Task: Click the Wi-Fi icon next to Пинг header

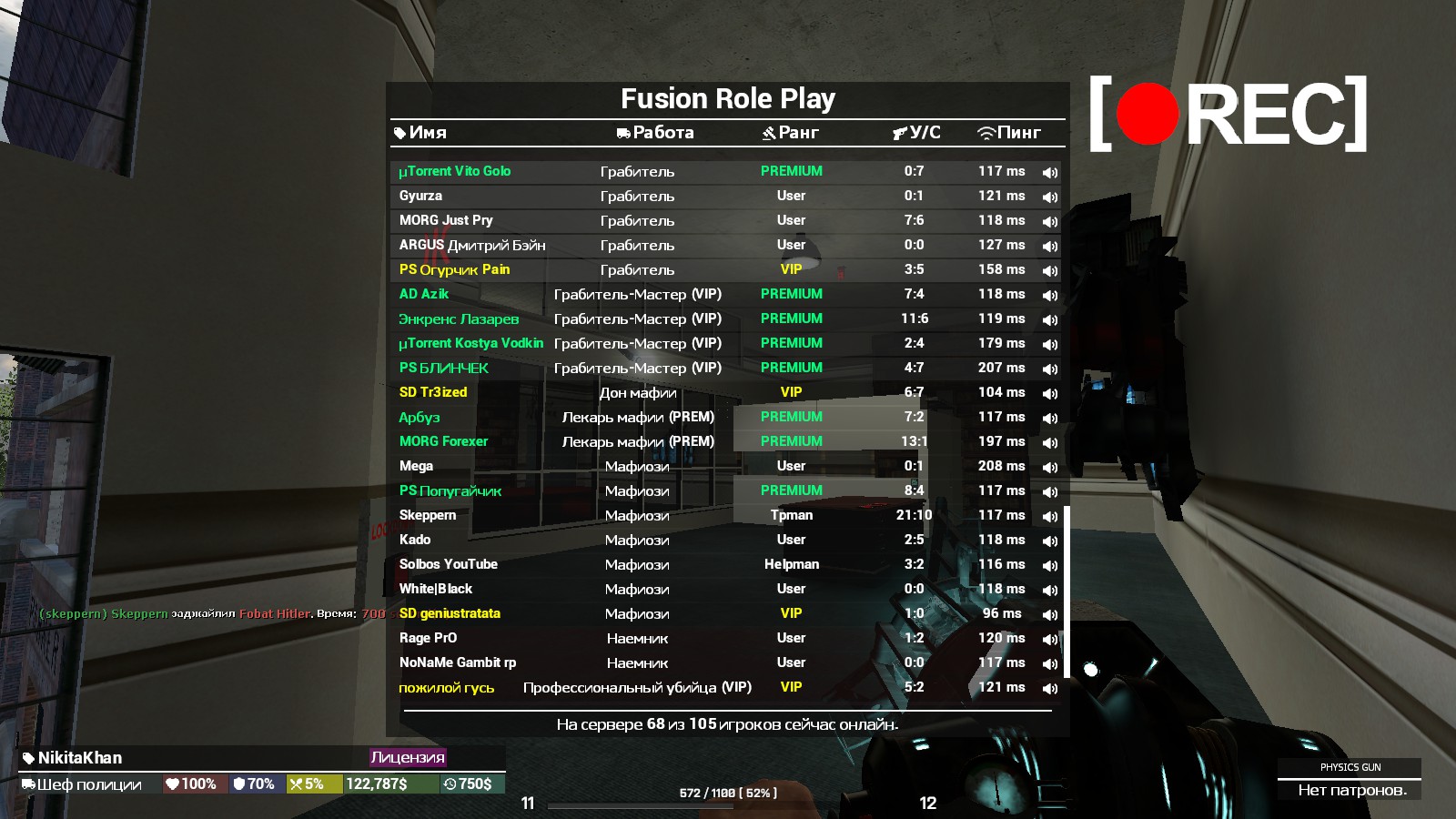Action: pos(988,132)
